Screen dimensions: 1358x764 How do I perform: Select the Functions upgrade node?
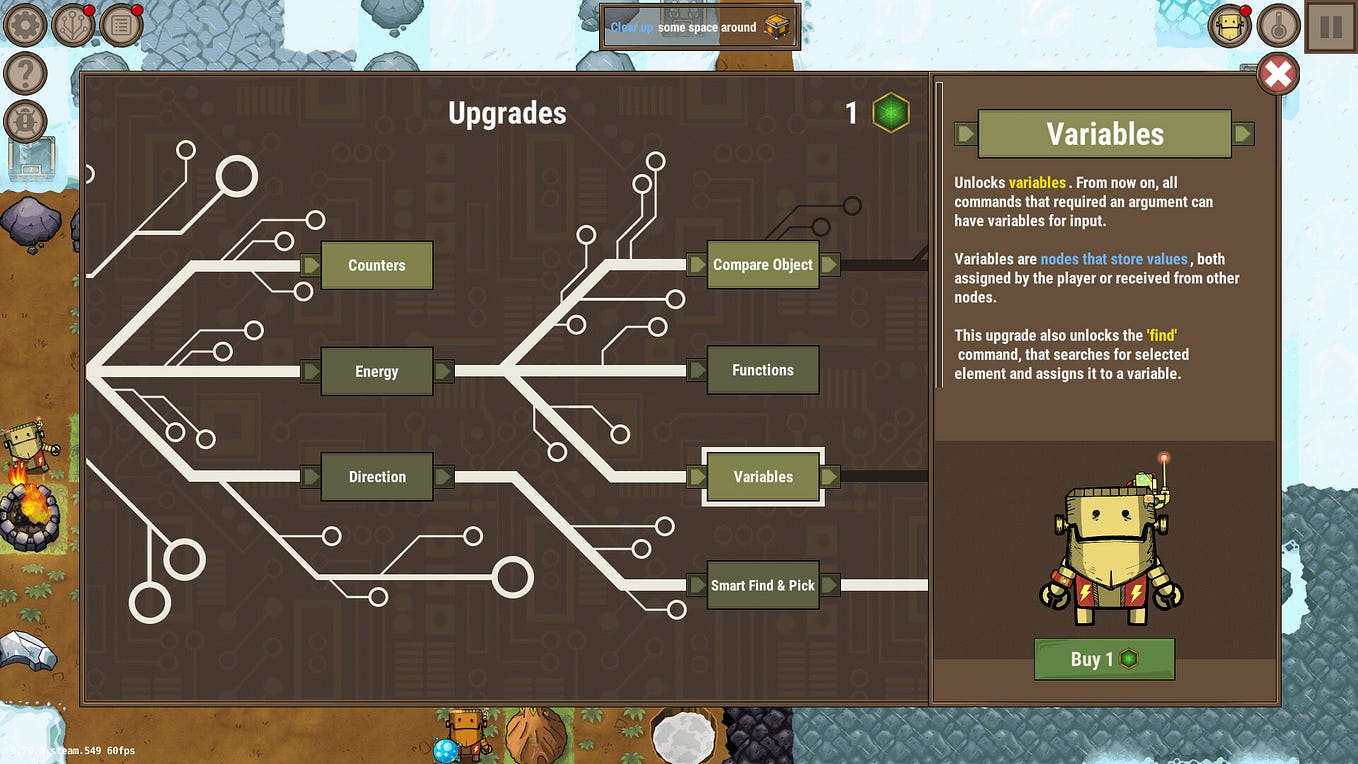tap(763, 370)
